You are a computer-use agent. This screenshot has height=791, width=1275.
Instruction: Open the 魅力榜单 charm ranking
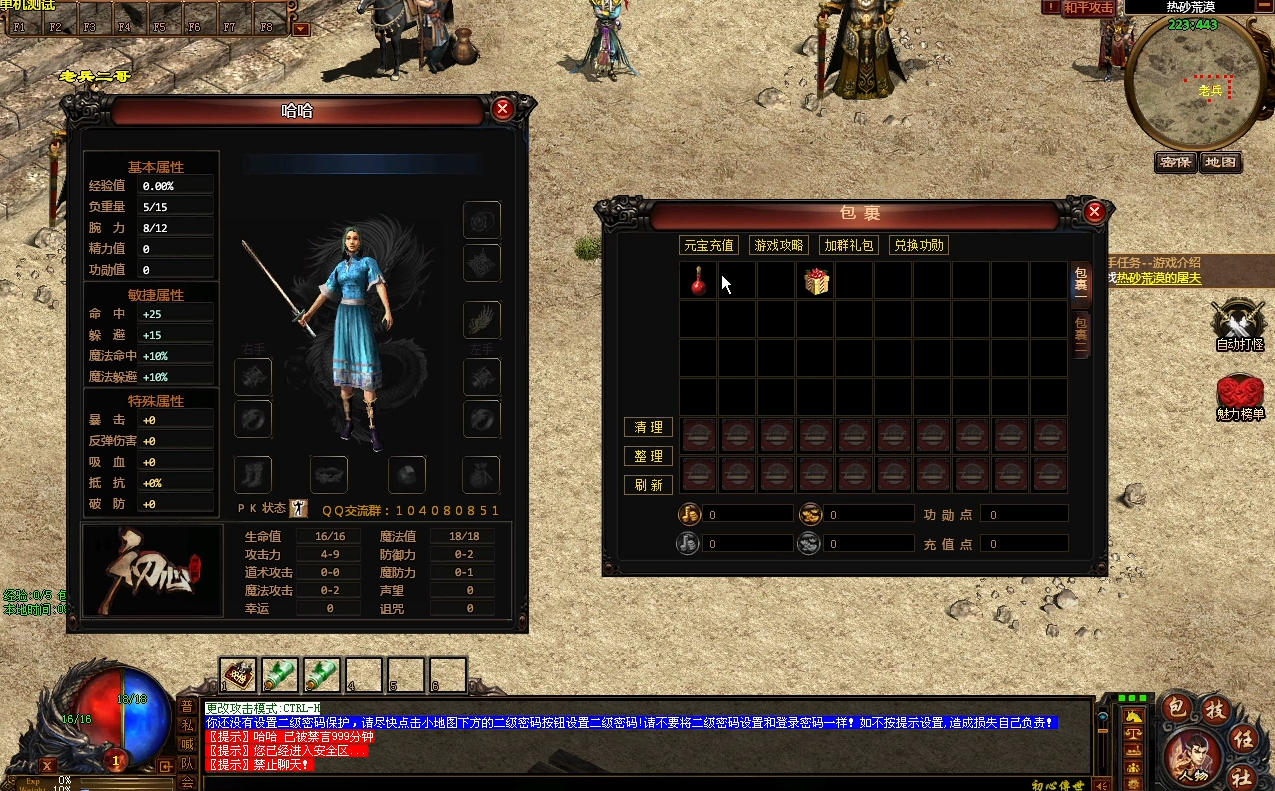coord(1239,397)
